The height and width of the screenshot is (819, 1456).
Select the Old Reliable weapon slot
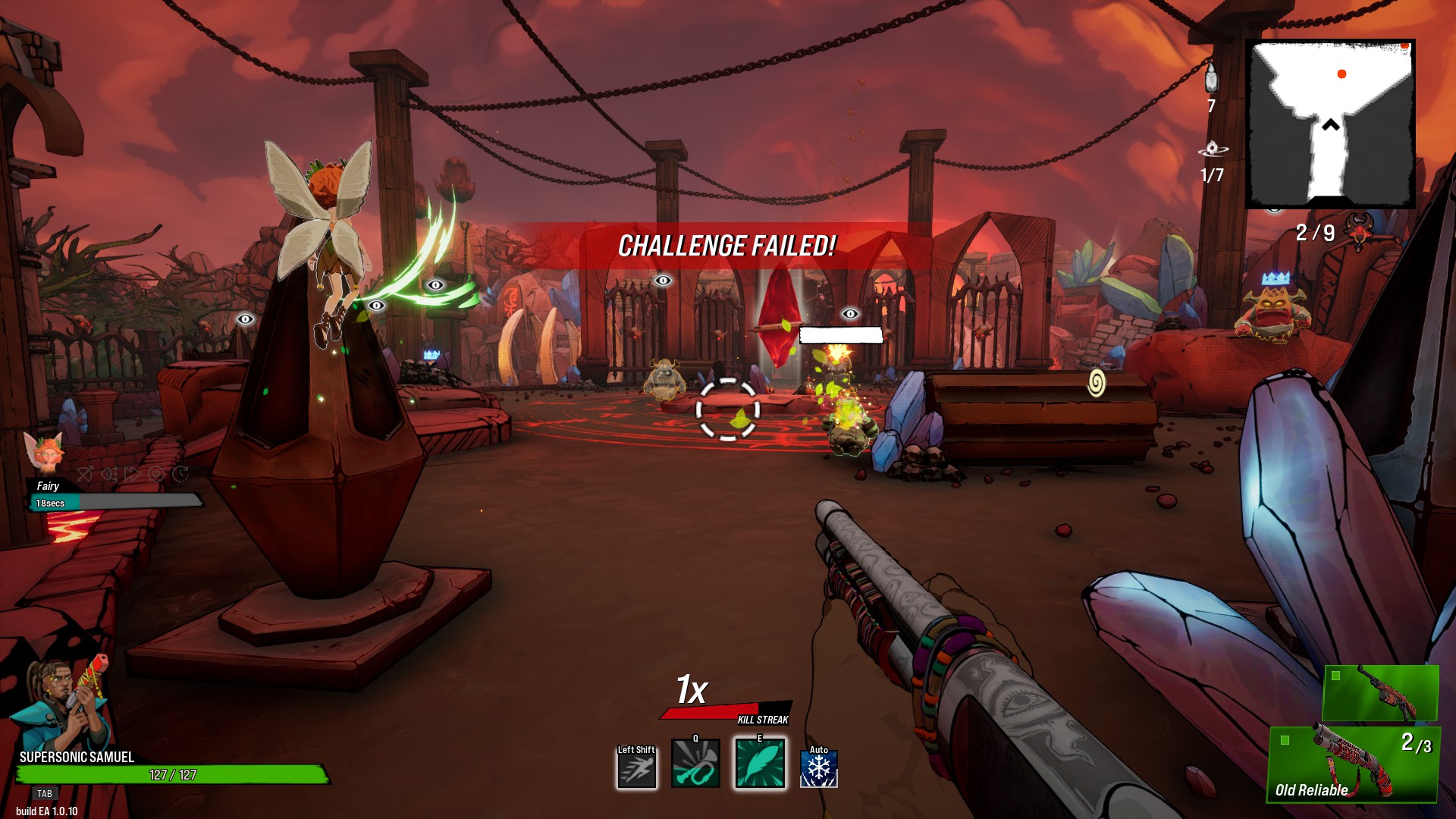point(1354,764)
